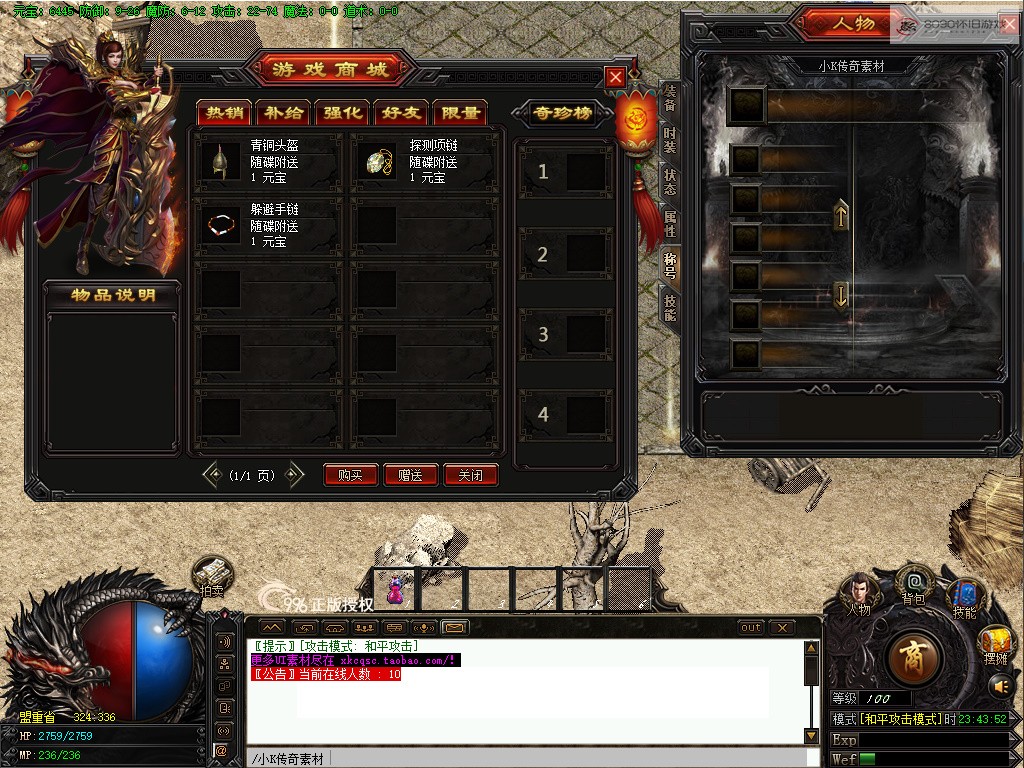
Task: Open the 背包 bag icon
Action: tap(913, 586)
